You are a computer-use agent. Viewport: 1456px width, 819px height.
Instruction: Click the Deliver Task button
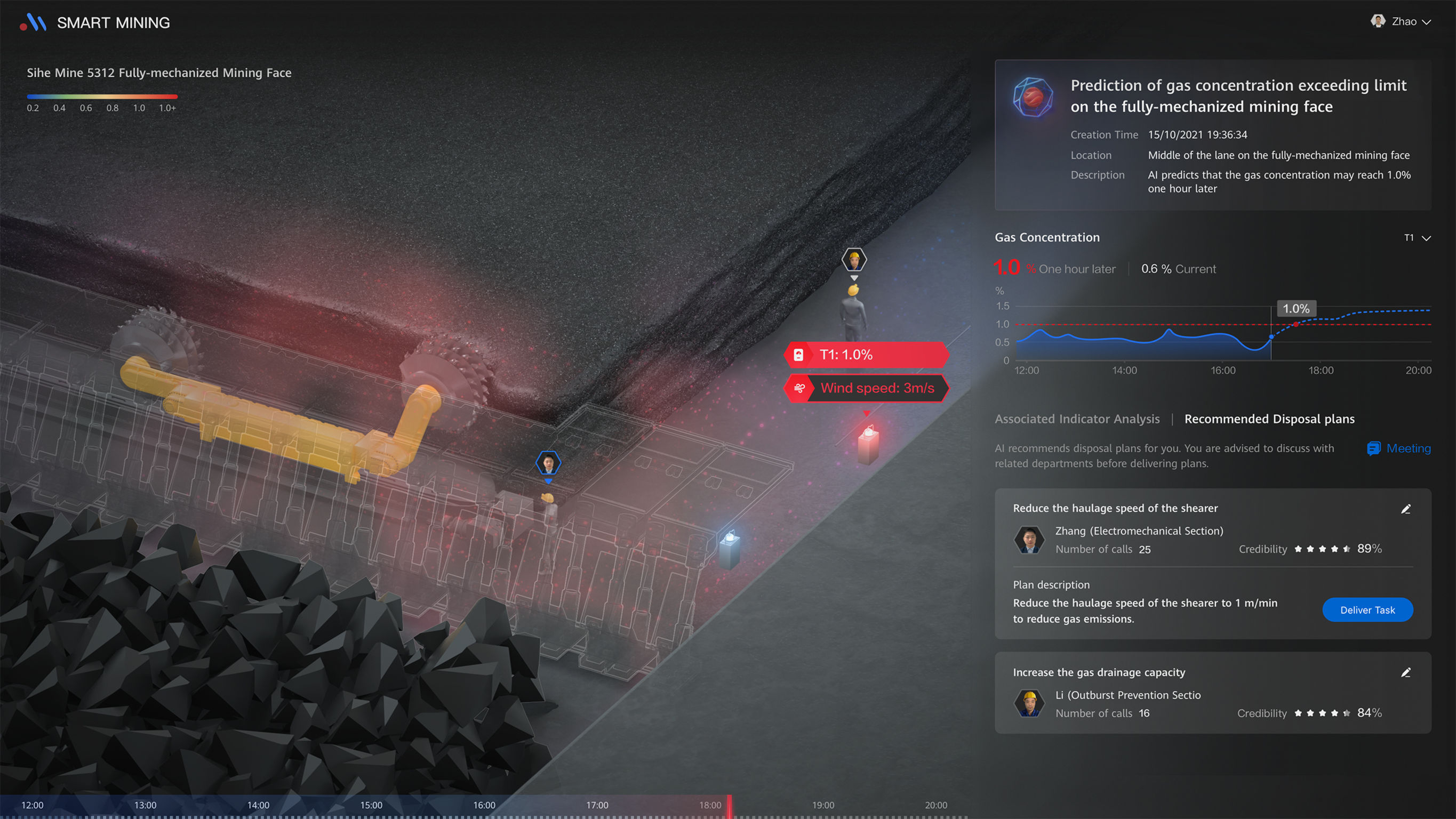click(x=1368, y=610)
